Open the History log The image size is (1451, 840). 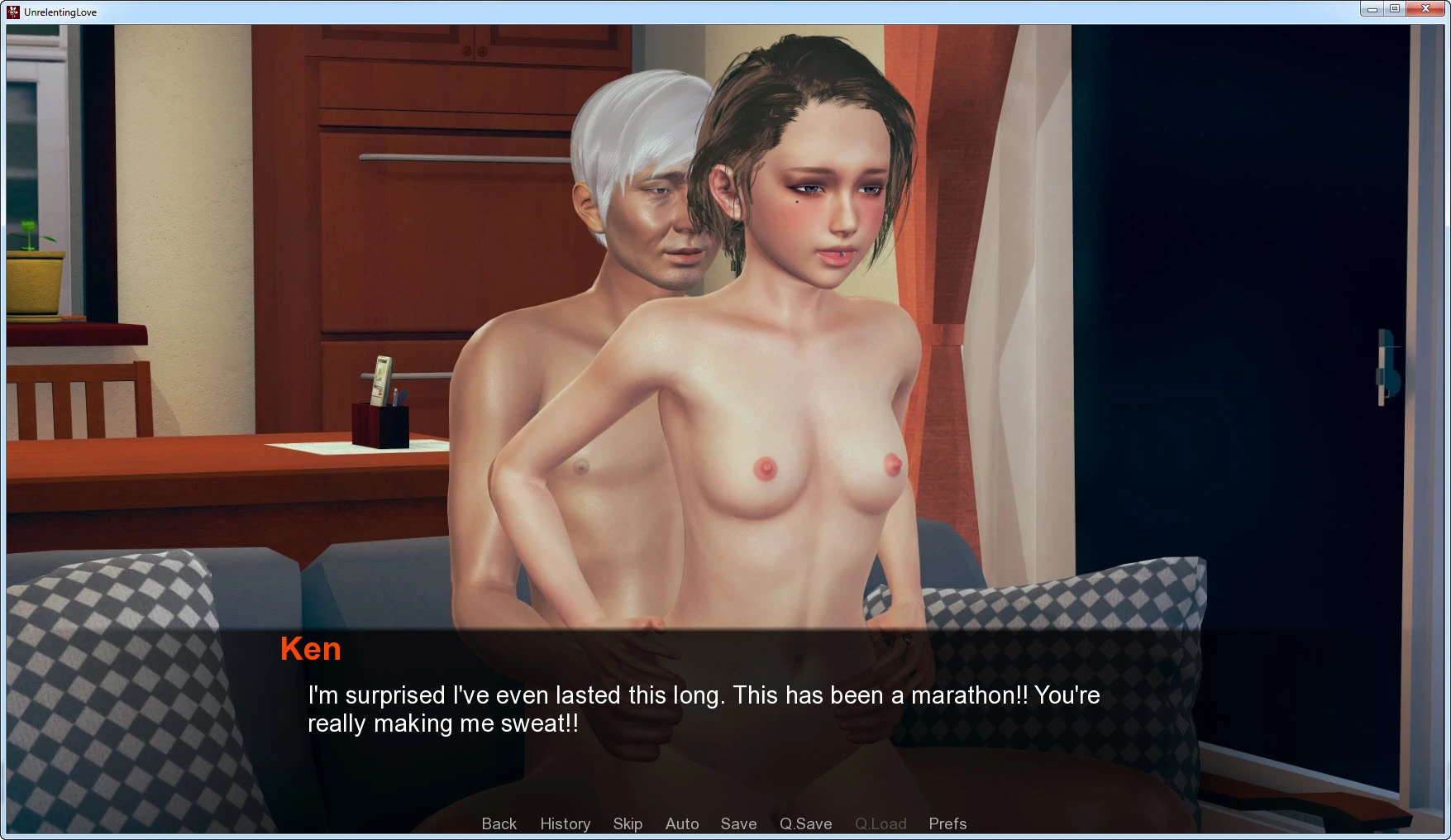click(565, 823)
